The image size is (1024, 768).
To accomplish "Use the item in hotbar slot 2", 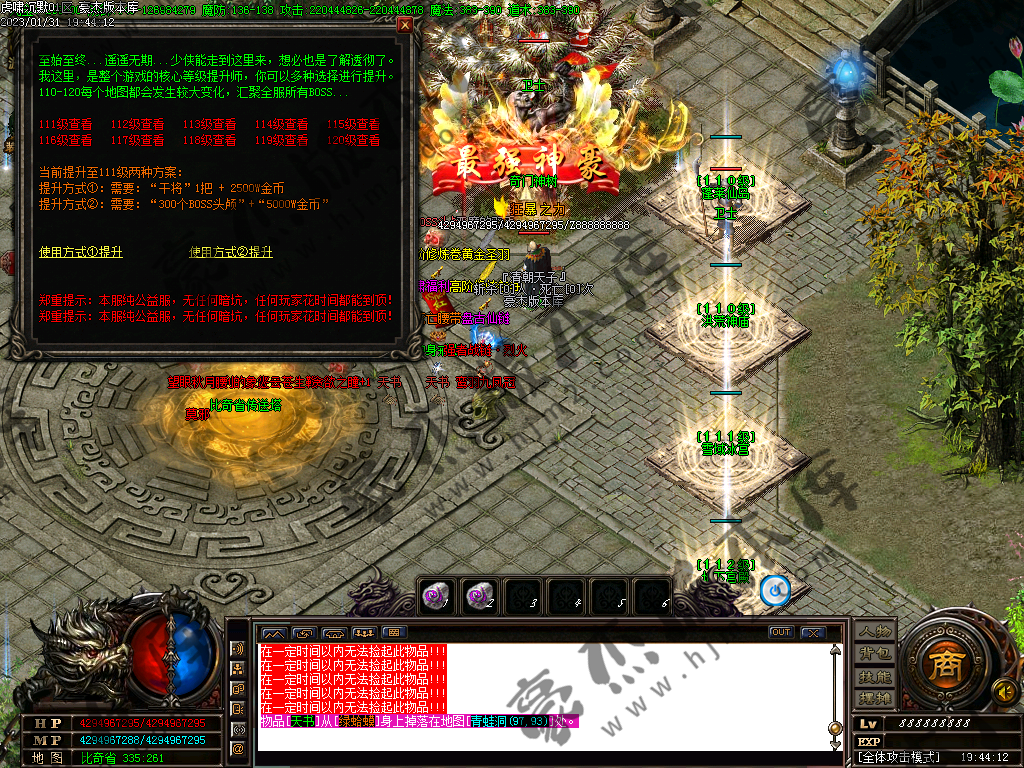I will click(478, 595).
